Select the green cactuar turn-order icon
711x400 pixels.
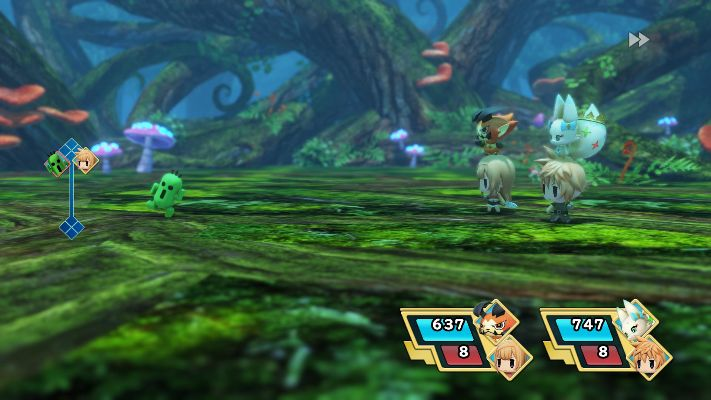56,163
